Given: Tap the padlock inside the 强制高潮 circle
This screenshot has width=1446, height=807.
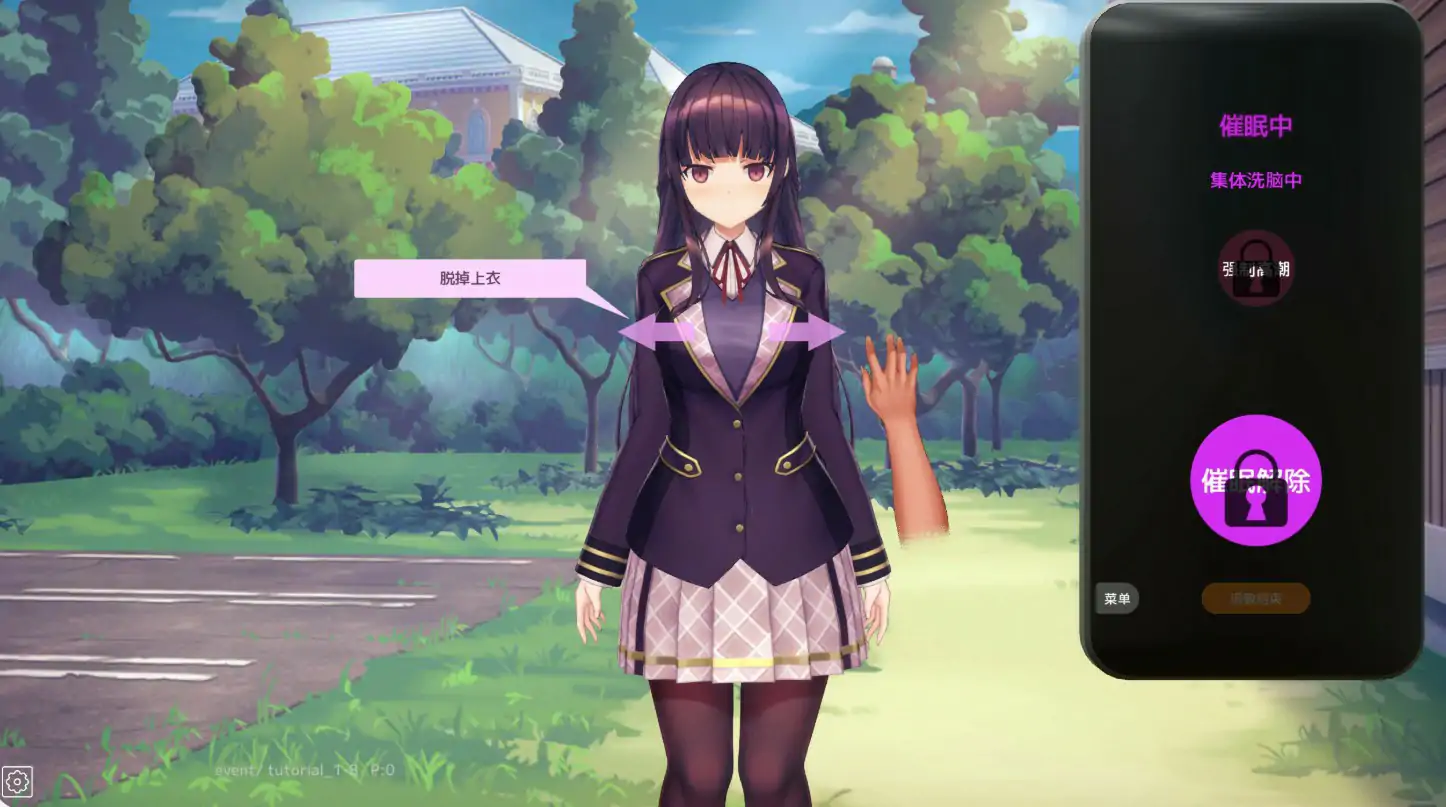Looking at the screenshot, I should [x=1256, y=270].
